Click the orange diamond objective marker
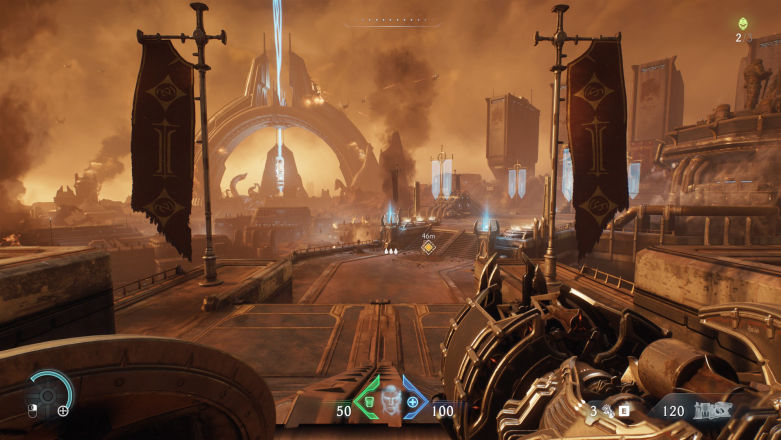Screen dimensions: 781x440 428,247
